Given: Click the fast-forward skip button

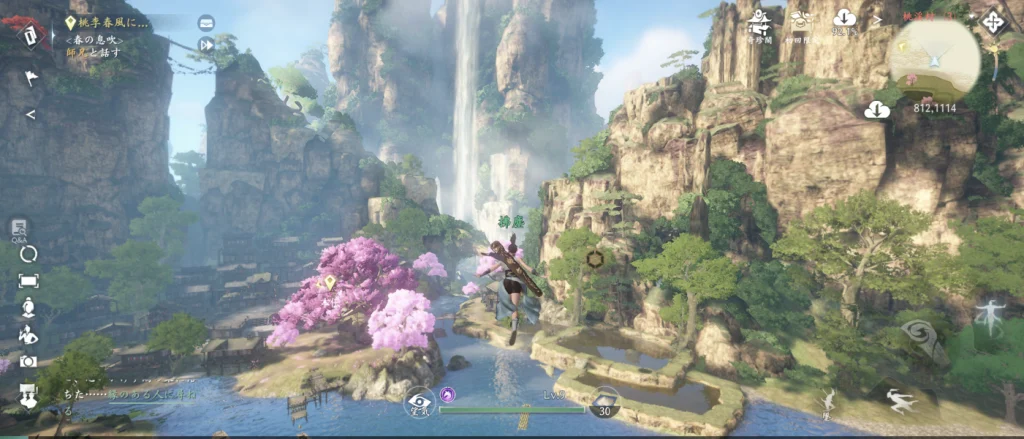Looking at the screenshot, I should (x=206, y=44).
